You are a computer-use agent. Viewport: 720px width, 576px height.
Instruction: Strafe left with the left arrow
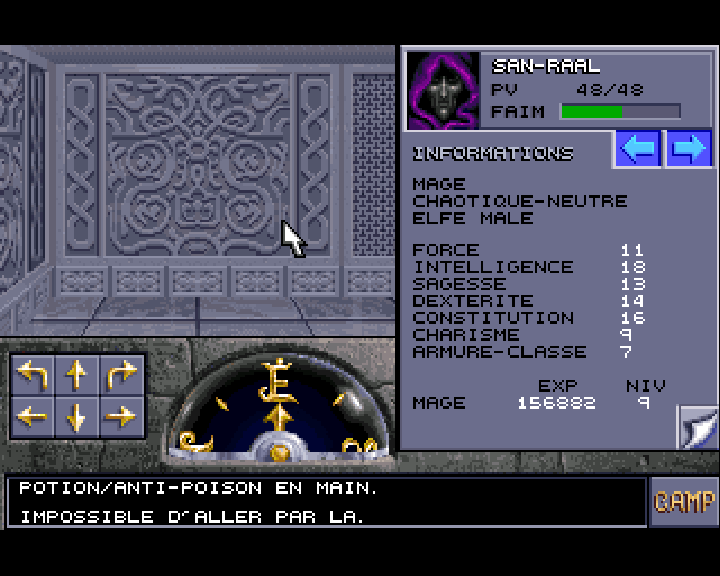pyautogui.click(x=33, y=416)
